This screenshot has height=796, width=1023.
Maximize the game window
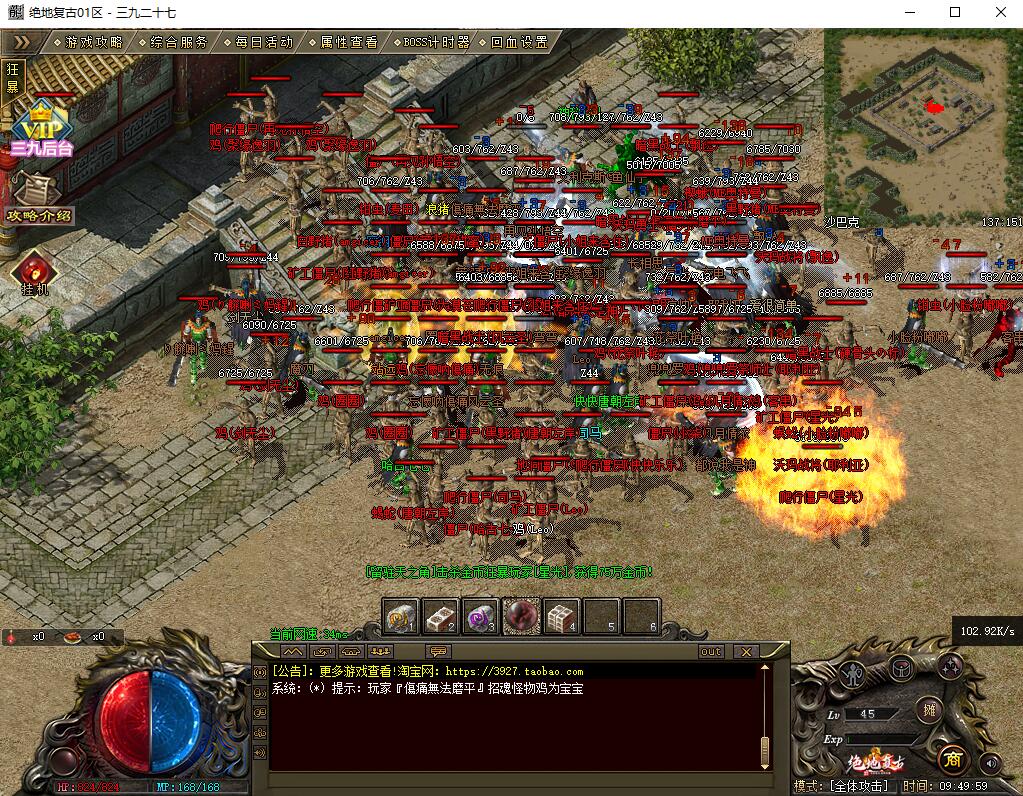(x=954, y=13)
